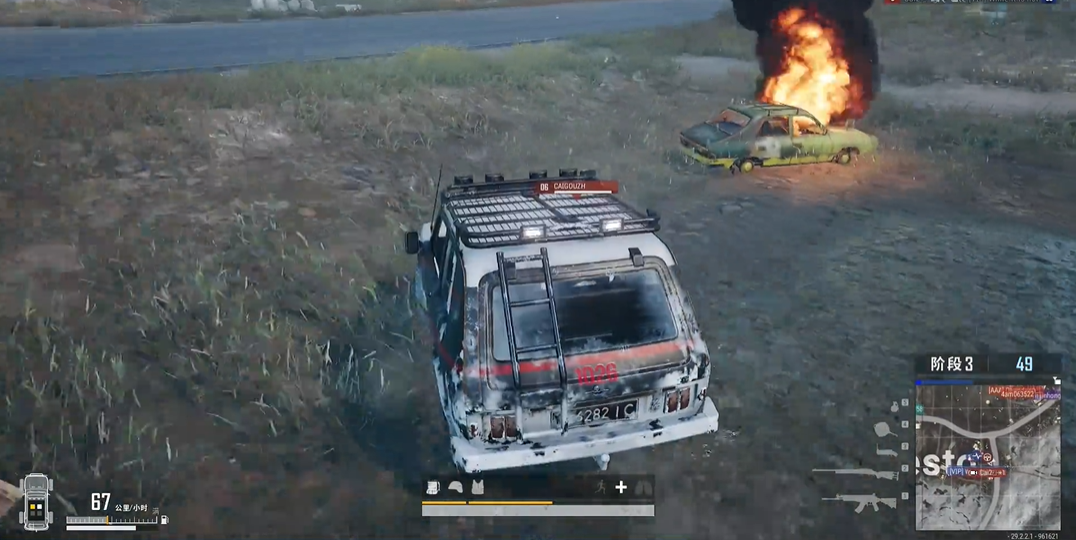
Task: Switch to the long rifle weapon slot
Action: point(855,473)
